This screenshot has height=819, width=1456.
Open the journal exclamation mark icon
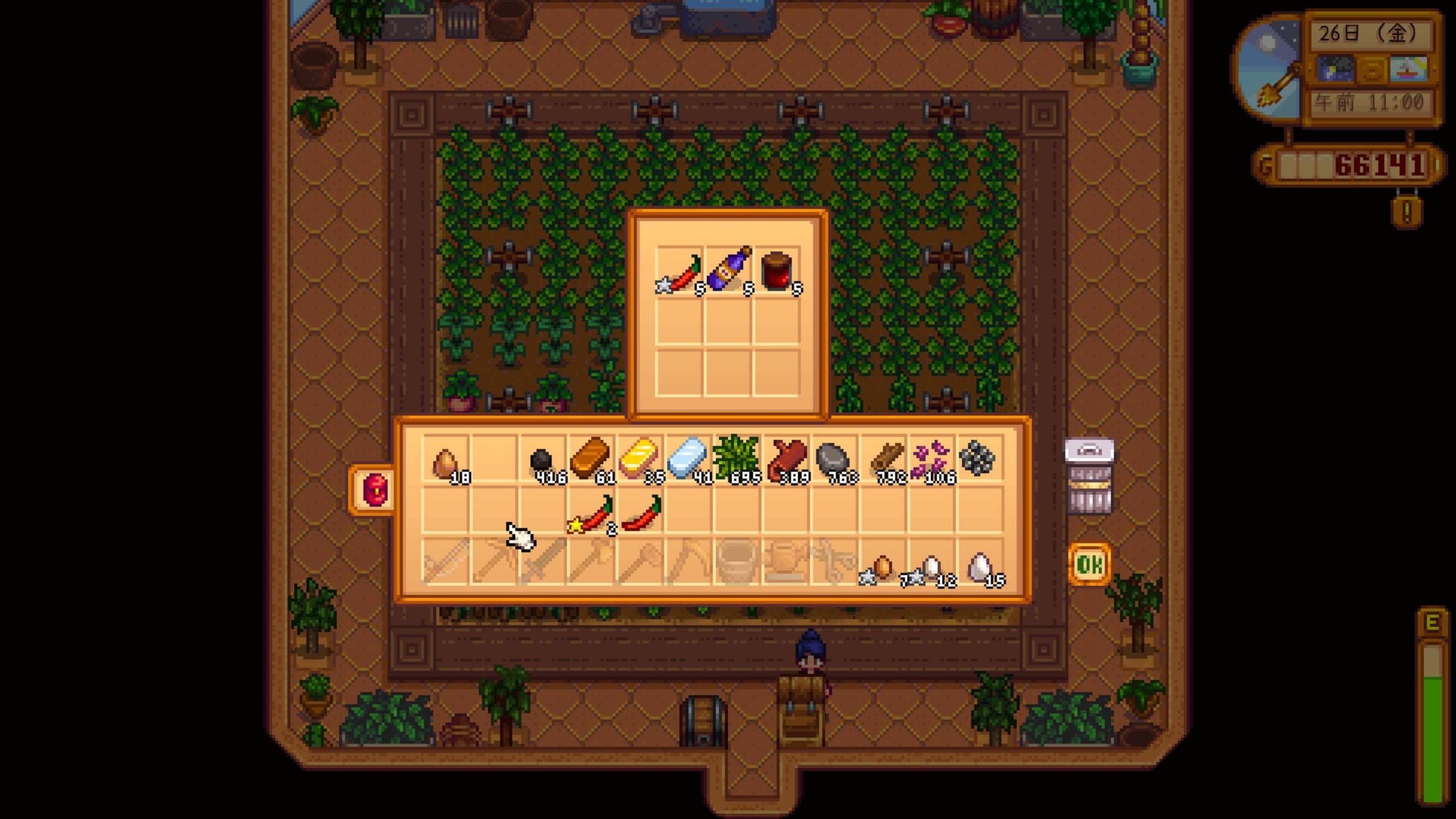1407,212
